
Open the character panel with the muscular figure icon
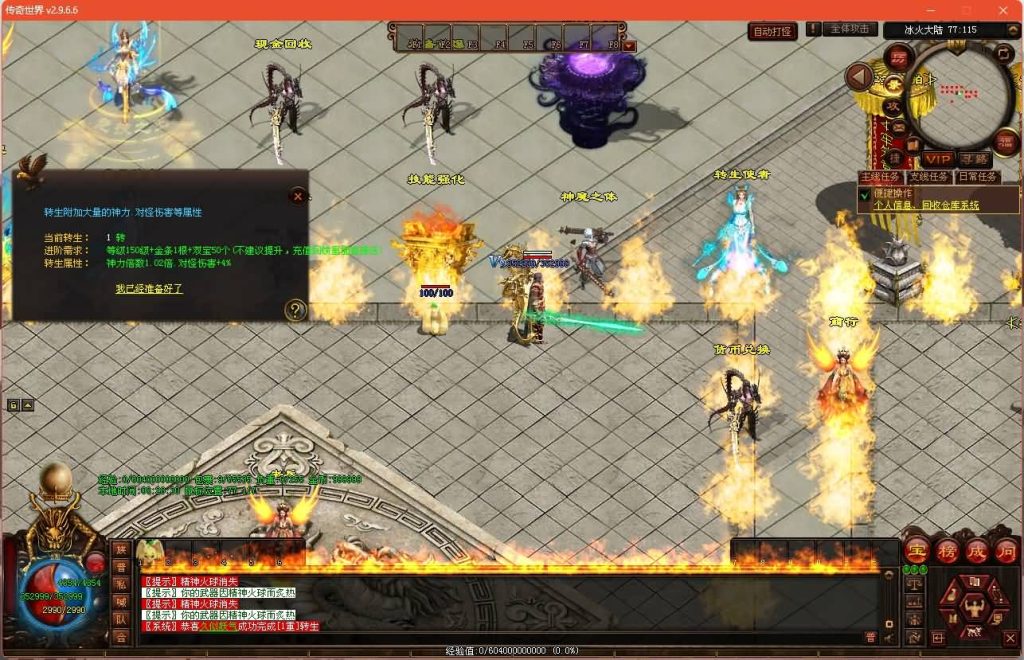(x=975, y=603)
